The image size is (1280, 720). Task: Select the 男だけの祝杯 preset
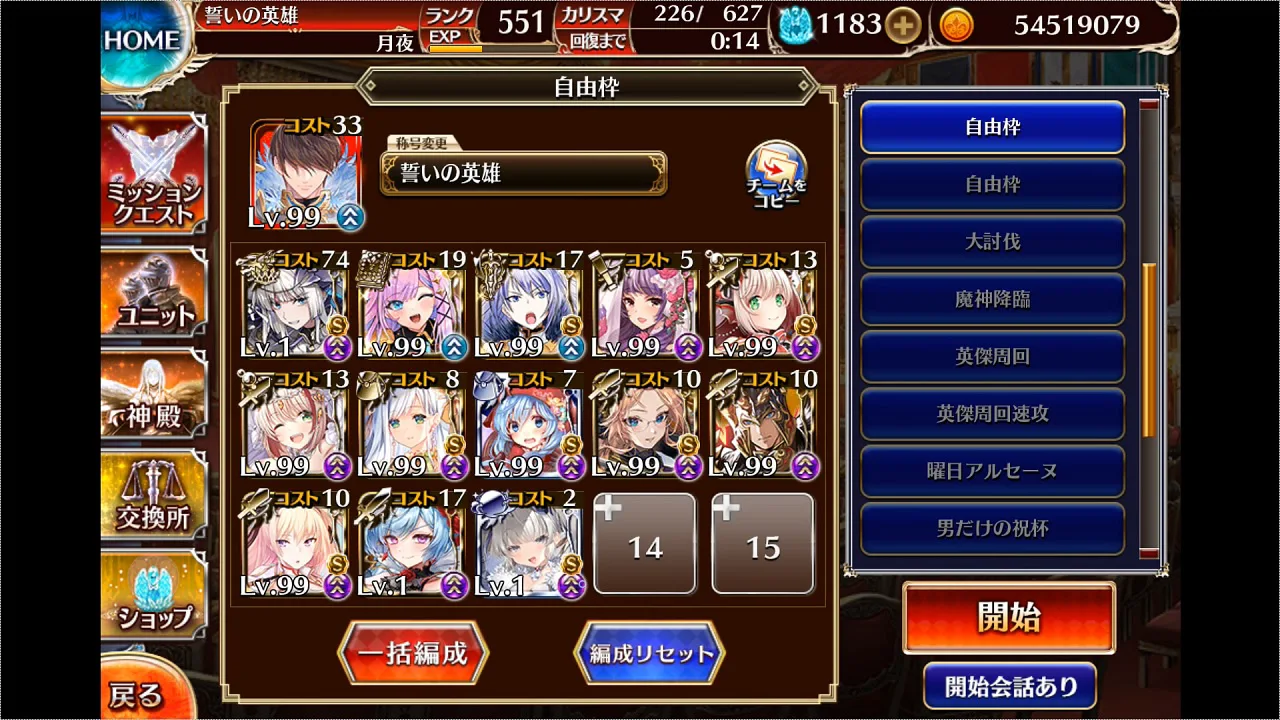pyautogui.click(x=992, y=527)
